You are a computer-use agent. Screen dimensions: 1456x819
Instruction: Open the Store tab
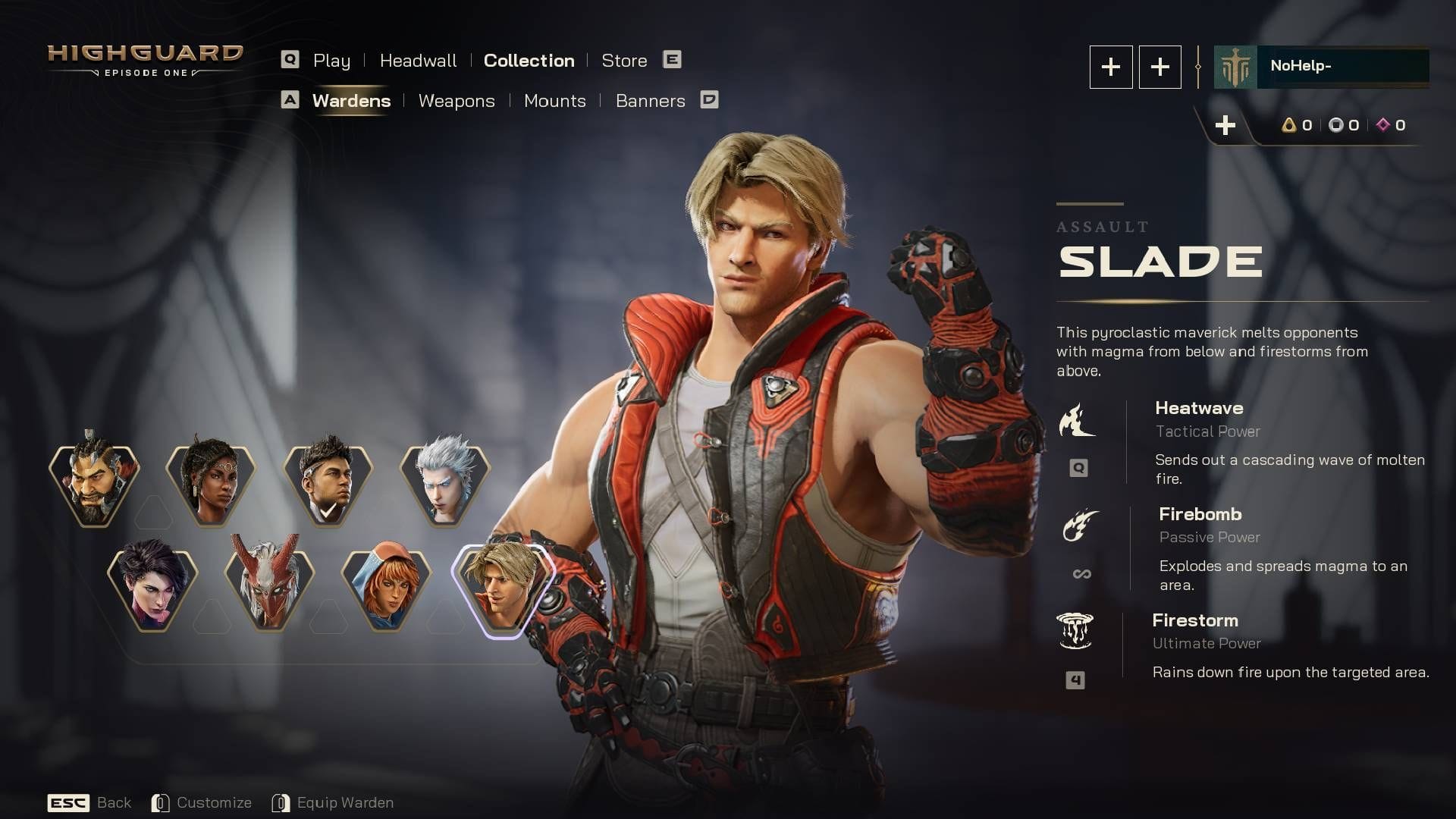(624, 61)
